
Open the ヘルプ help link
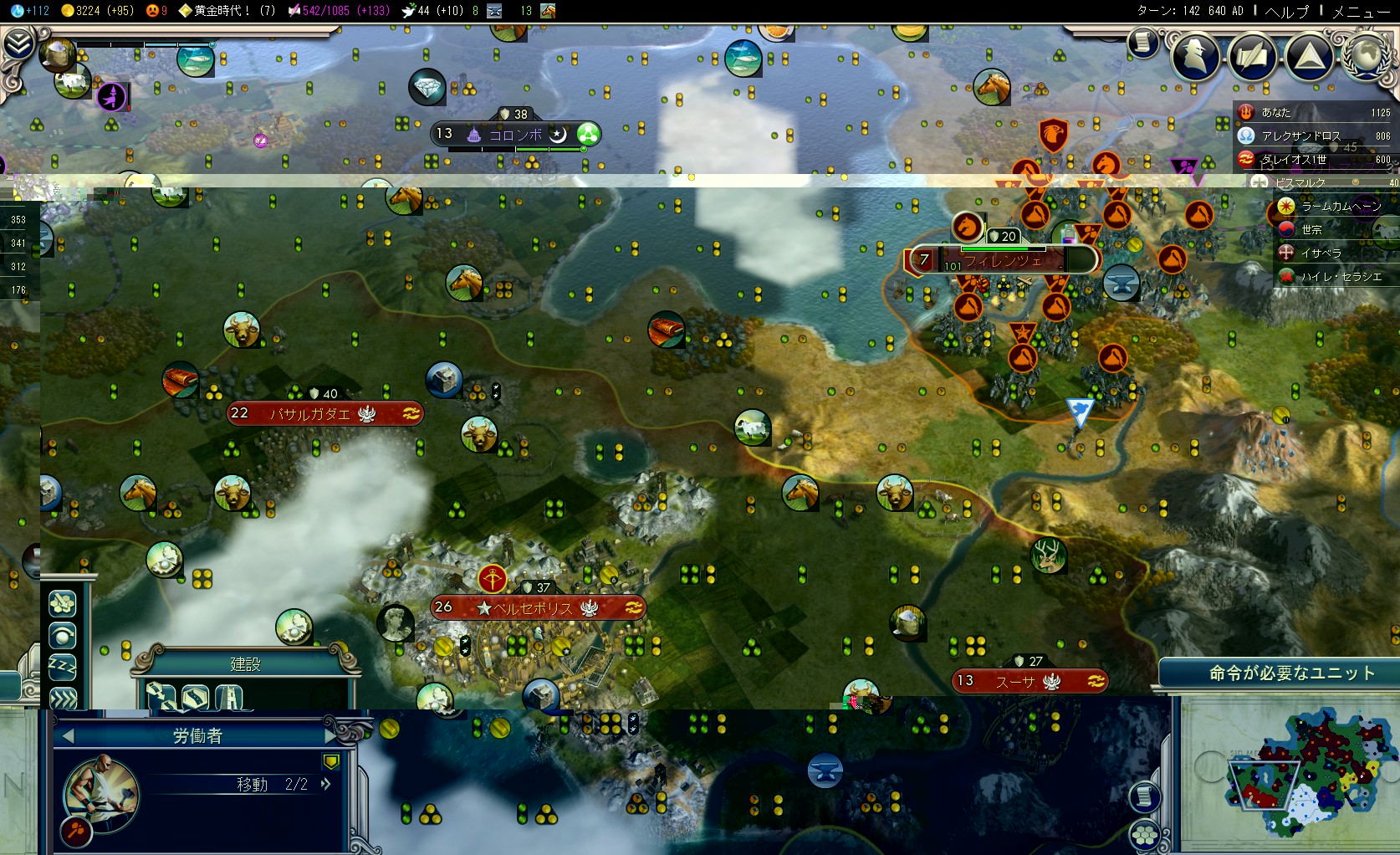1287,11
